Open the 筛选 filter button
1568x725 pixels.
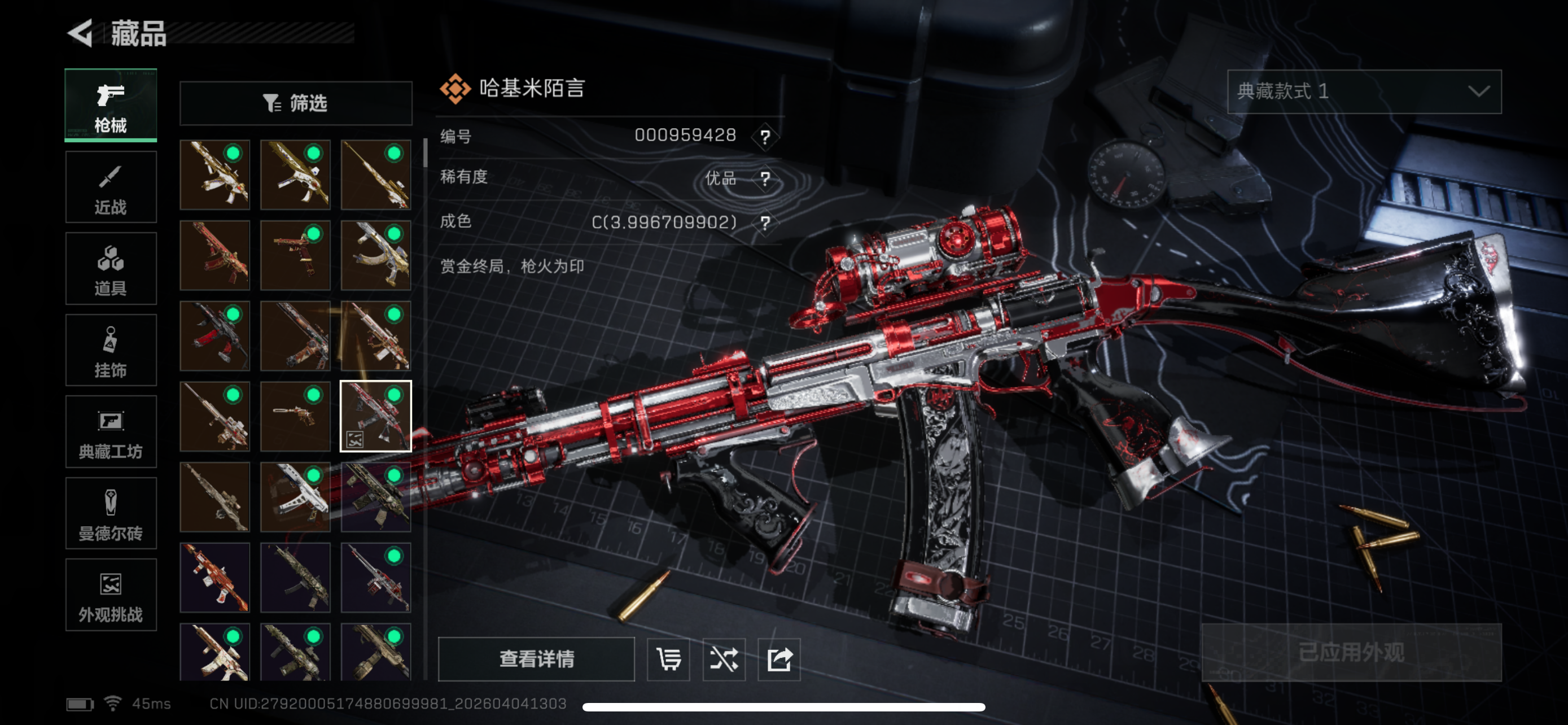click(x=296, y=103)
